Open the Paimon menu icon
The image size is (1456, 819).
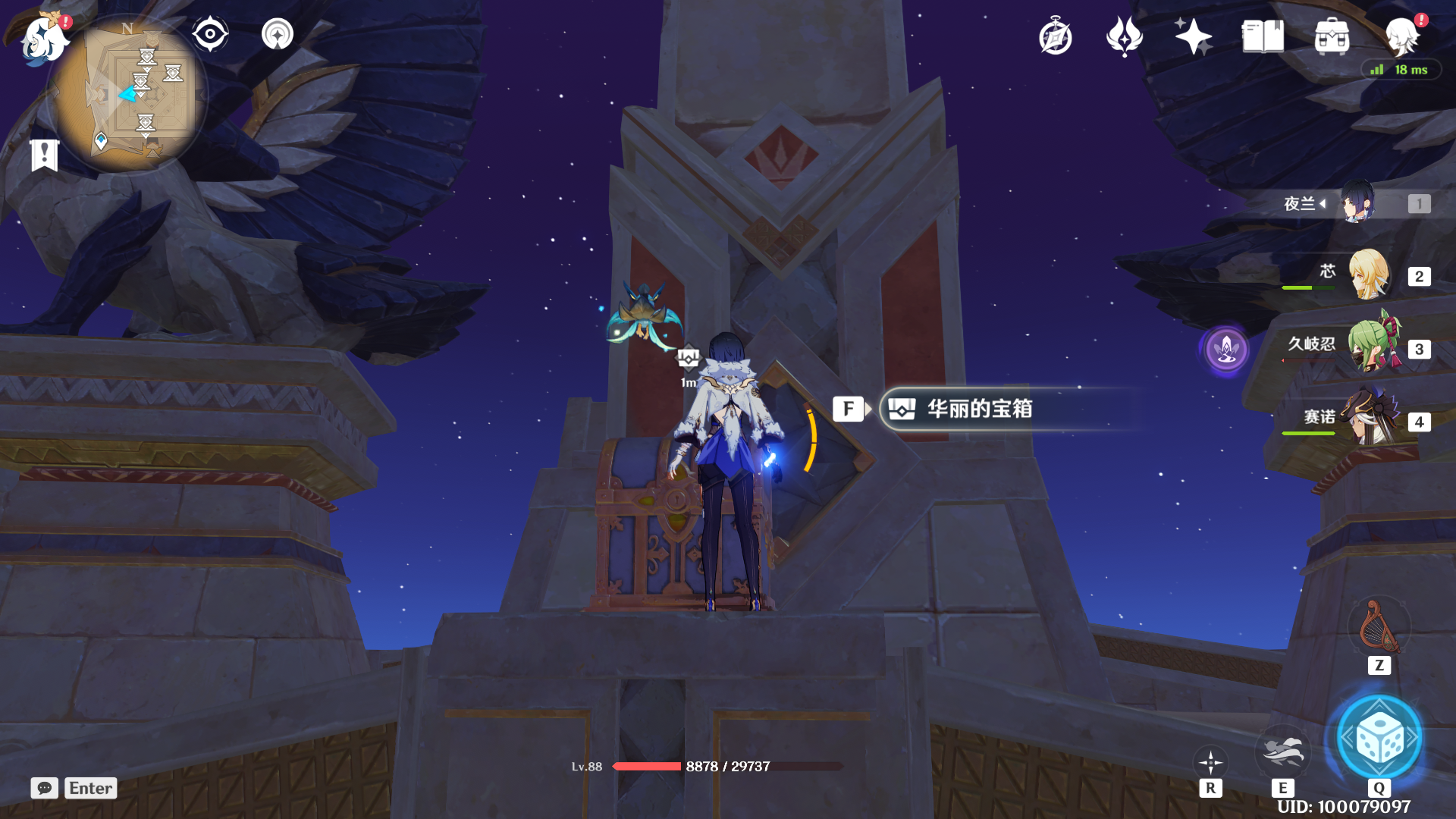[44, 38]
